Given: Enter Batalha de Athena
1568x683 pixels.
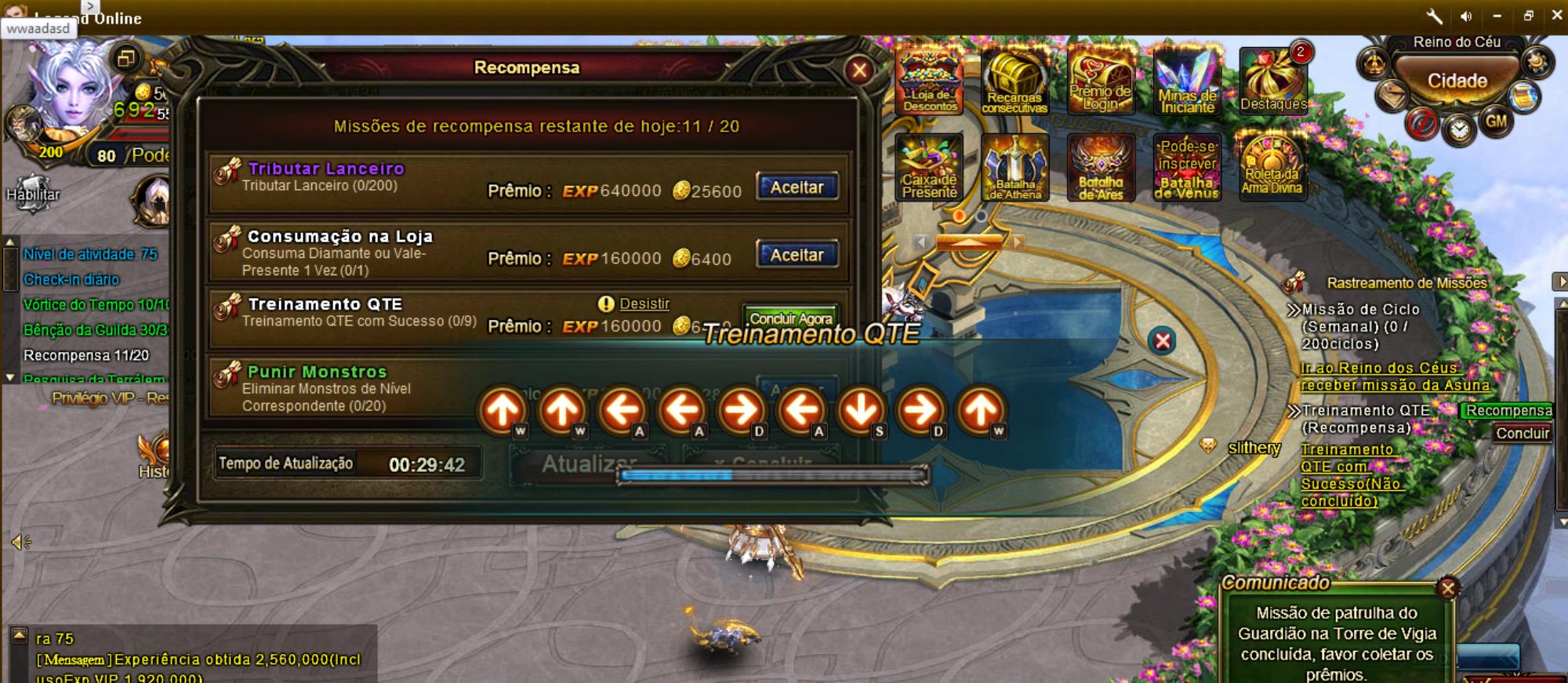Looking at the screenshot, I should (x=1014, y=167).
